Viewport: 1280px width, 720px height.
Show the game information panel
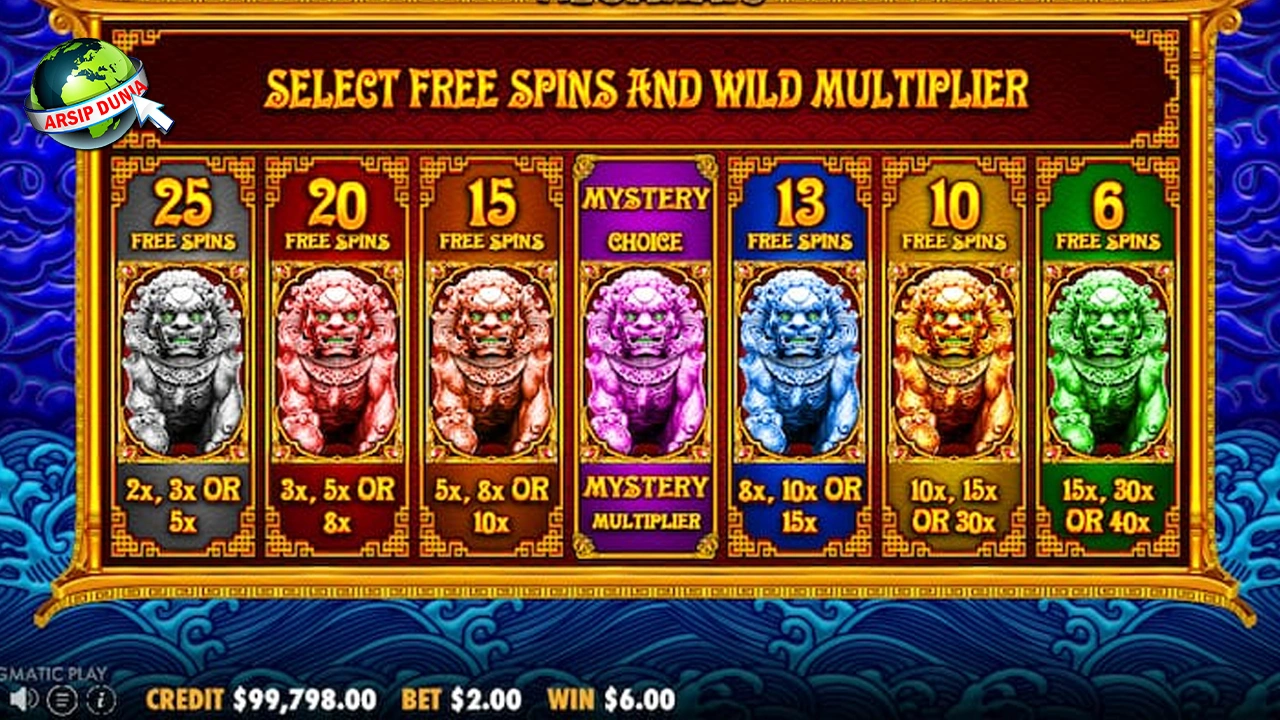tap(103, 698)
